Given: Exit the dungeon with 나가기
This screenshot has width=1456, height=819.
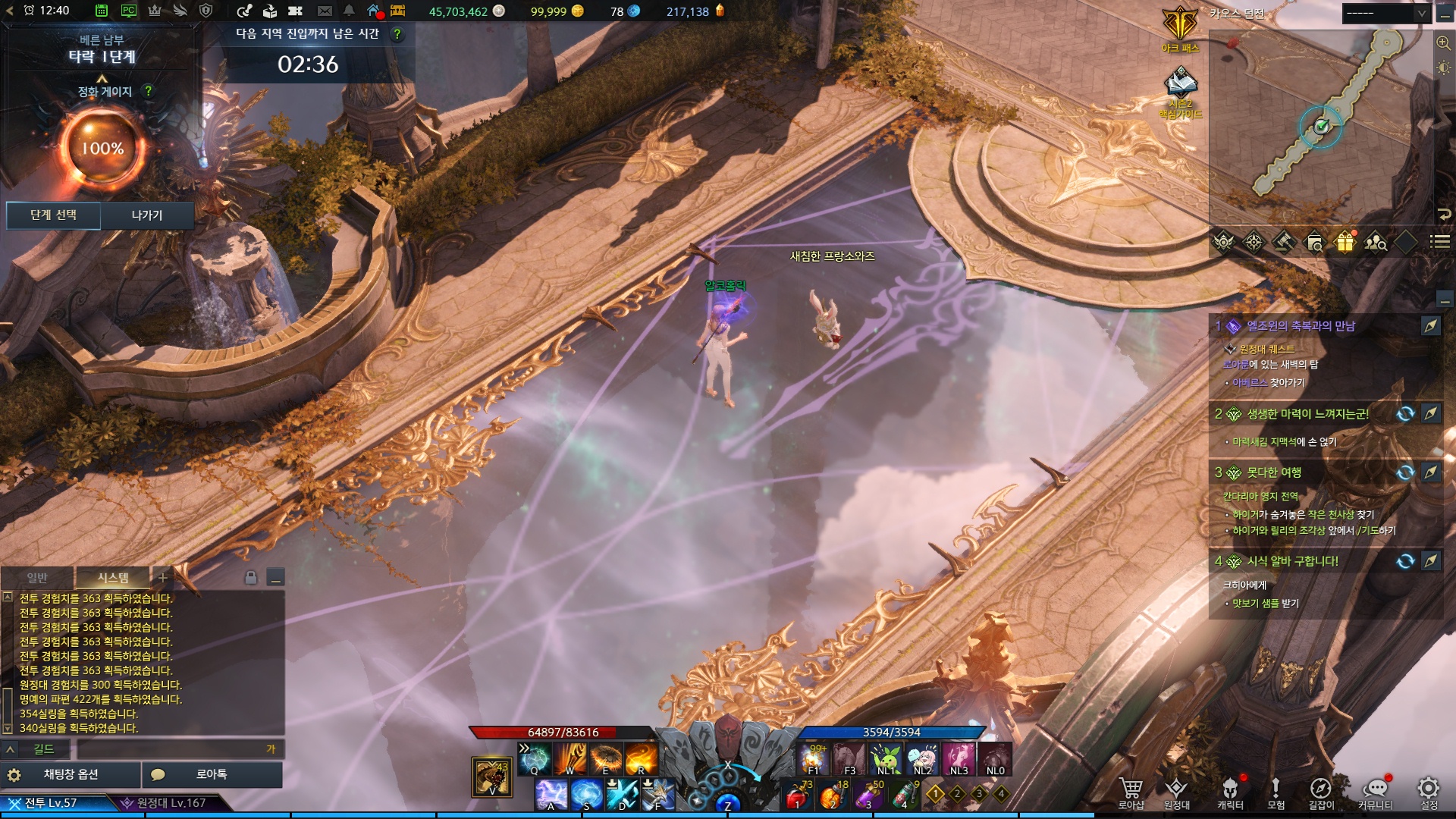Looking at the screenshot, I should (x=147, y=215).
